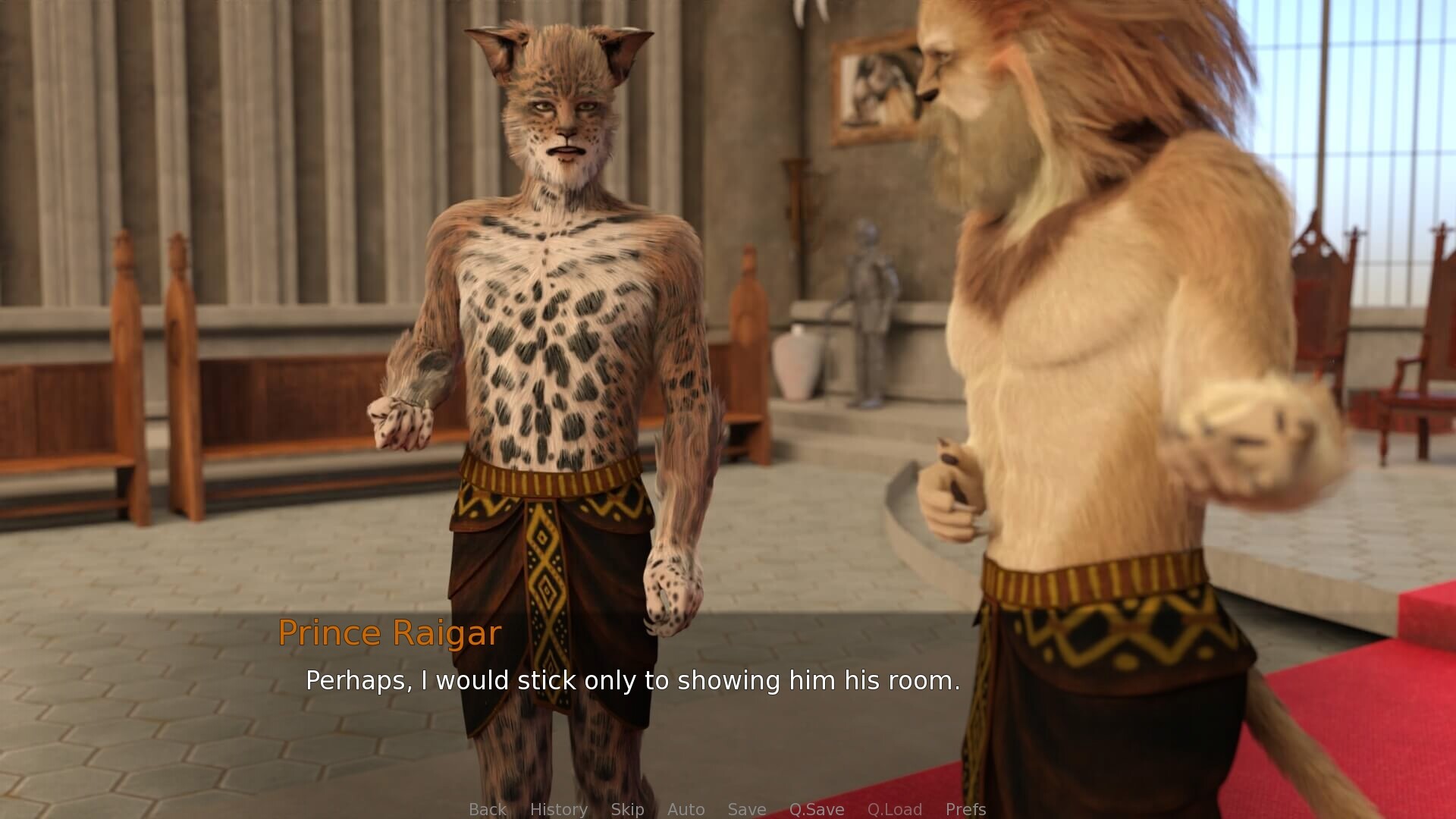Click the Prince Raigar name label
This screenshot has height=819, width=1456.
391,633
